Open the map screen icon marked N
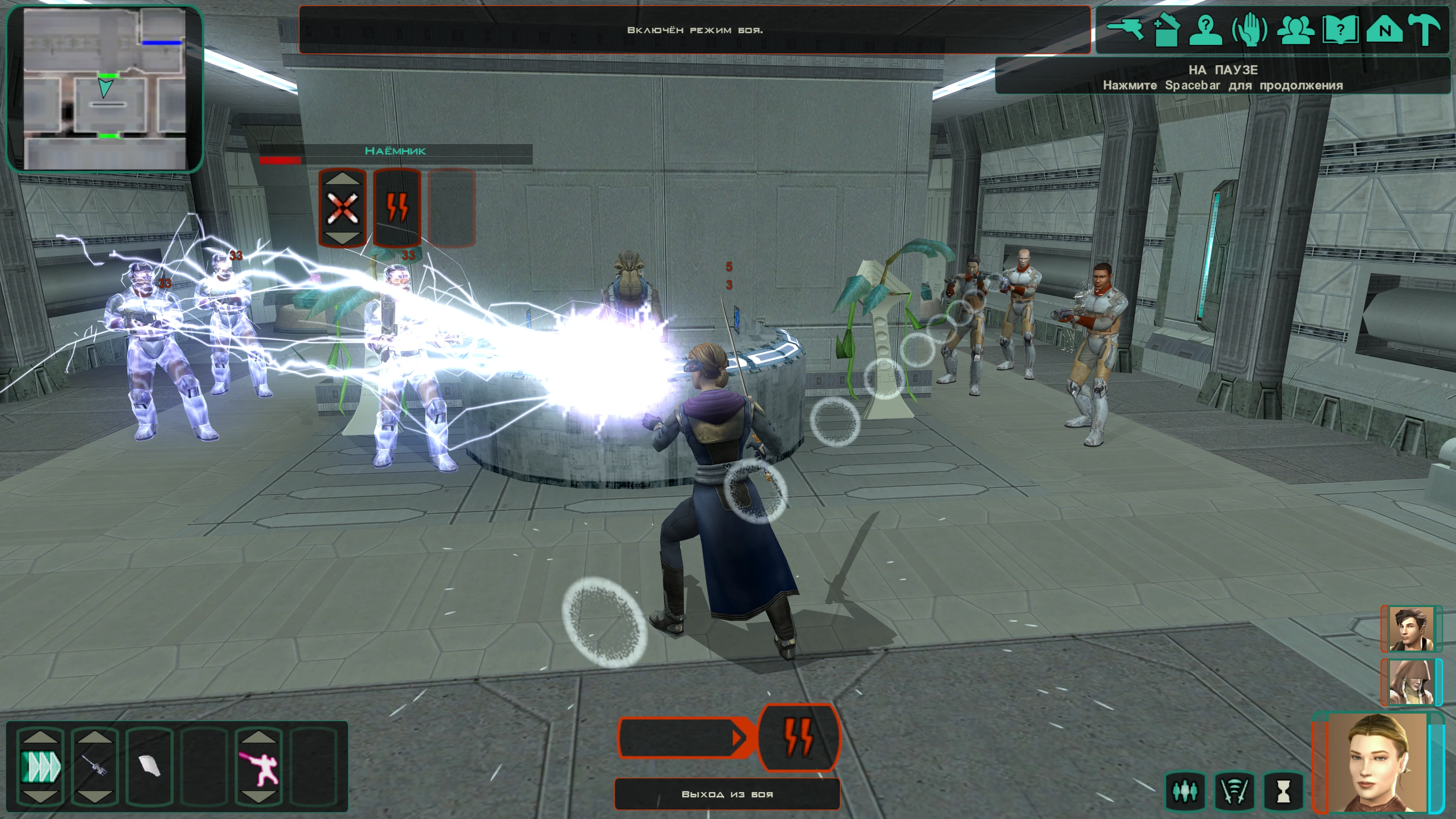This screenshot has height=819, width=1456. pyautogui.click(x=1384, y=29)
